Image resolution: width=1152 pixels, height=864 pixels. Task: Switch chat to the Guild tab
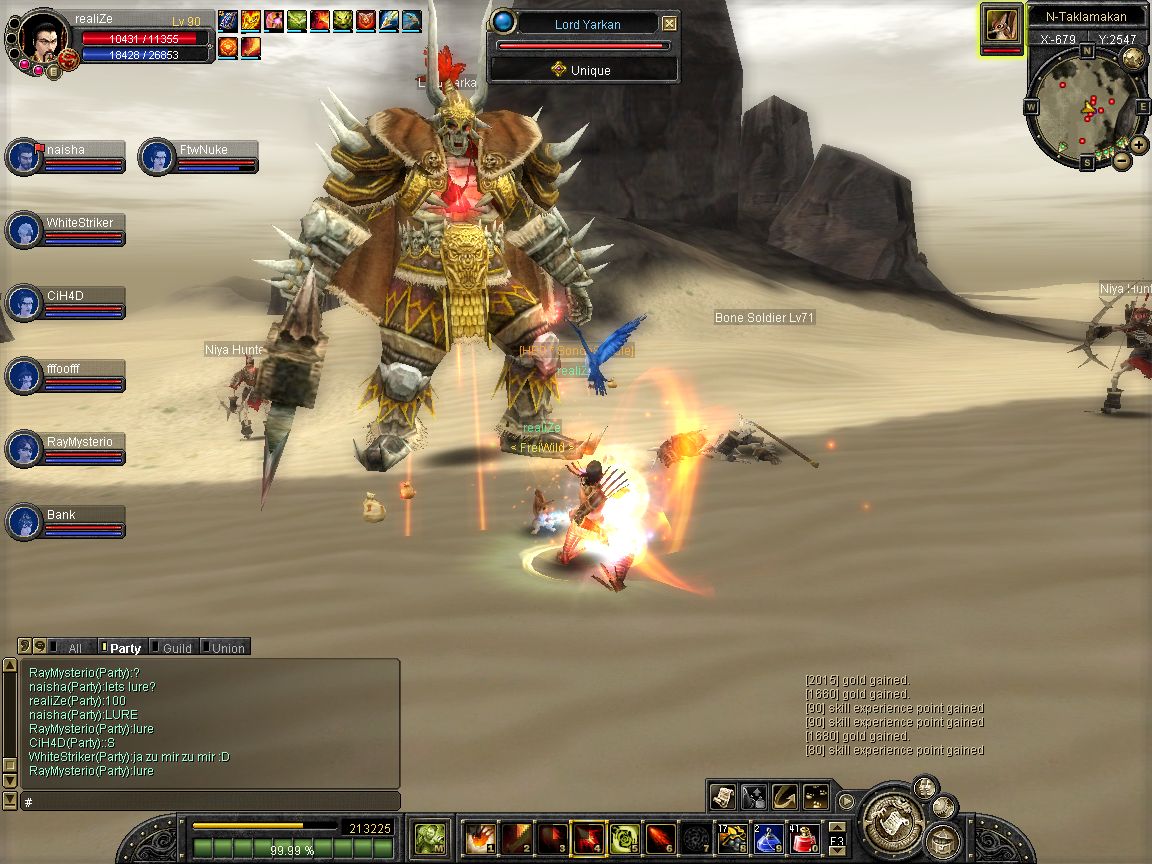(176, 648)
